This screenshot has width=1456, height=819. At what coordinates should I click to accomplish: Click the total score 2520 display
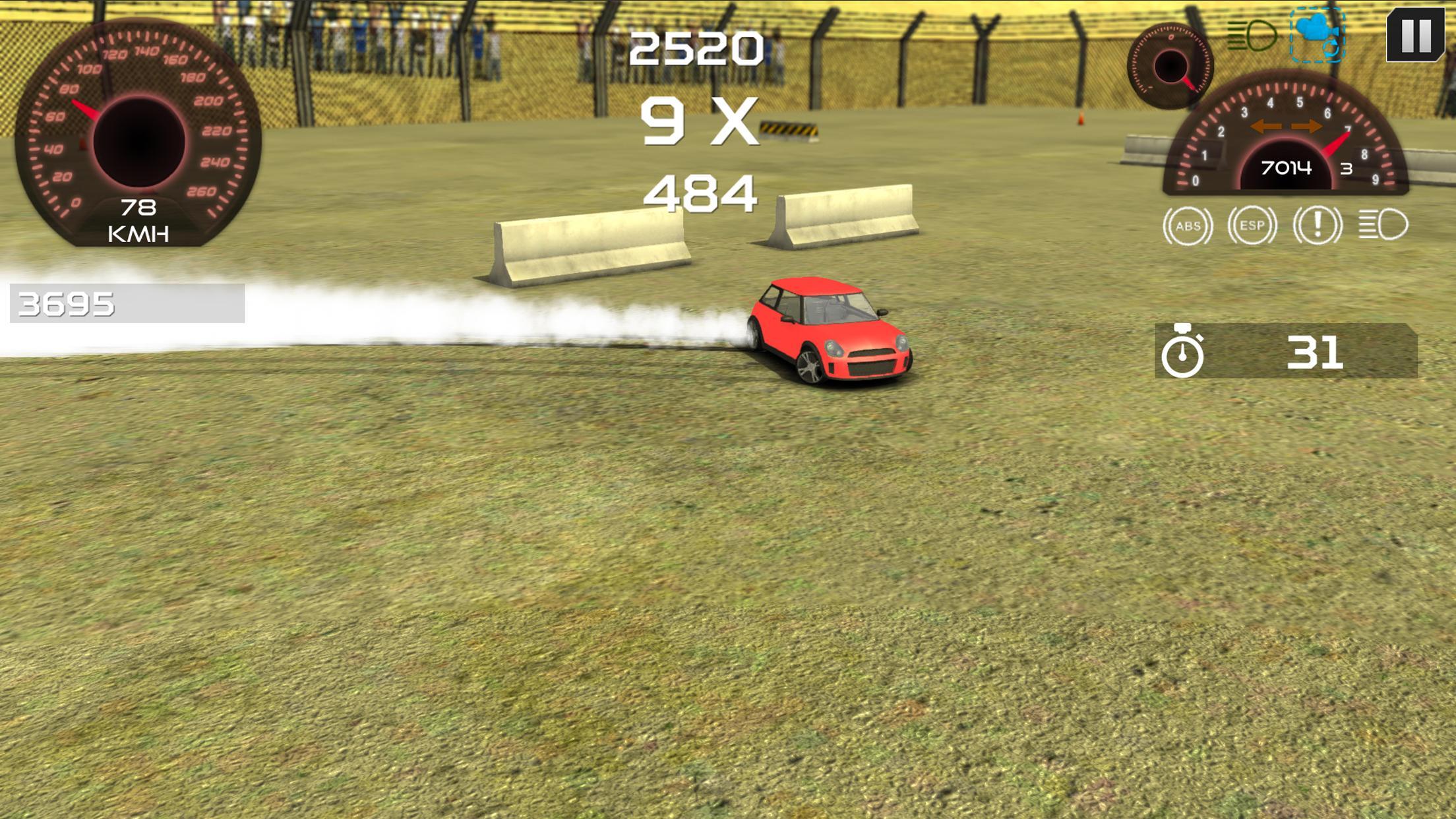[x=697, y=47]
